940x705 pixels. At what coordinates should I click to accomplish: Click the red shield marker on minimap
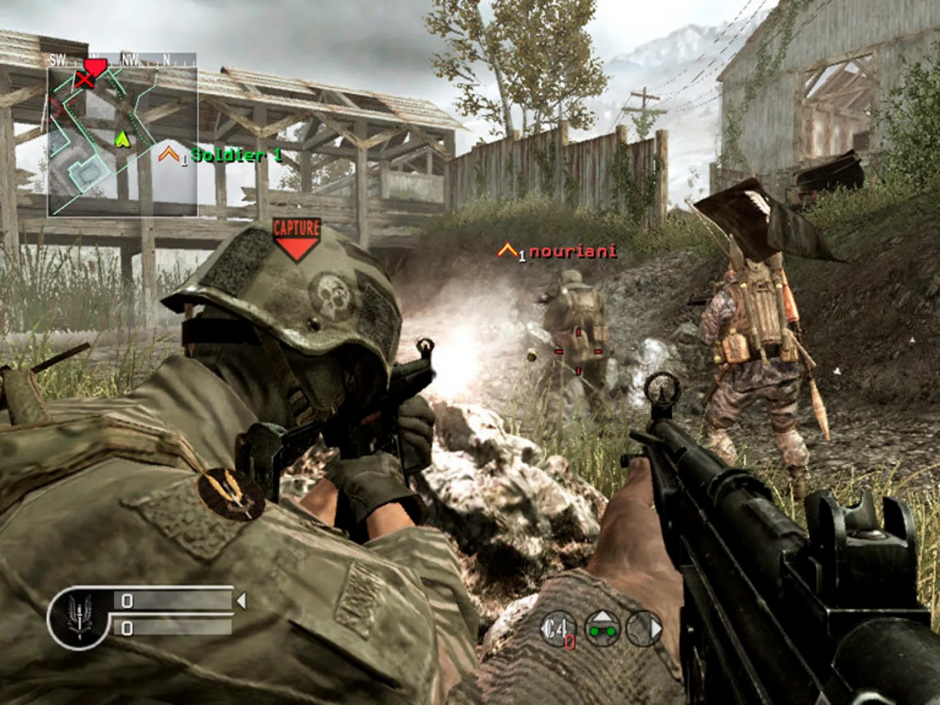pos(95,68)
